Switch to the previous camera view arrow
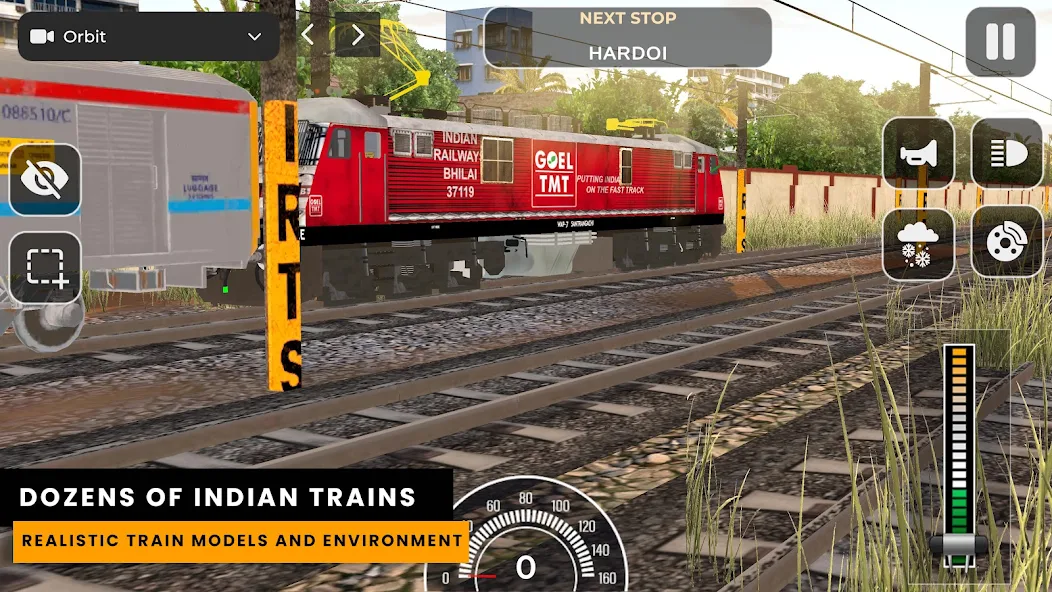This screenshot has height=592, width=1052. [308, 36]
